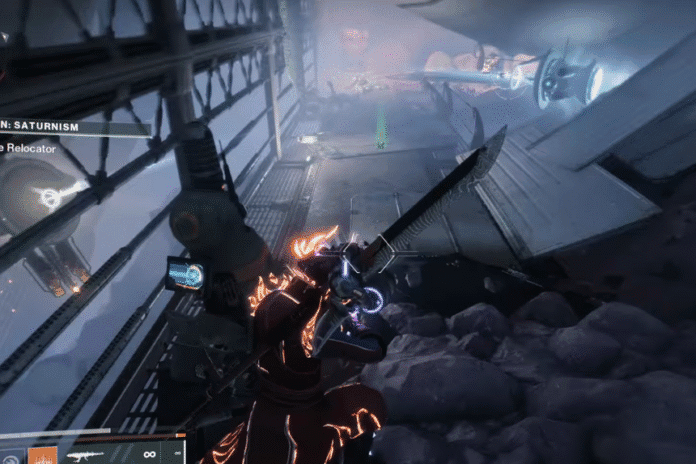Image resolution: width=696 pixels, height=464 pixels.
Task: Select the Saturnism mission objective tracker
Action: click(72, 128)
